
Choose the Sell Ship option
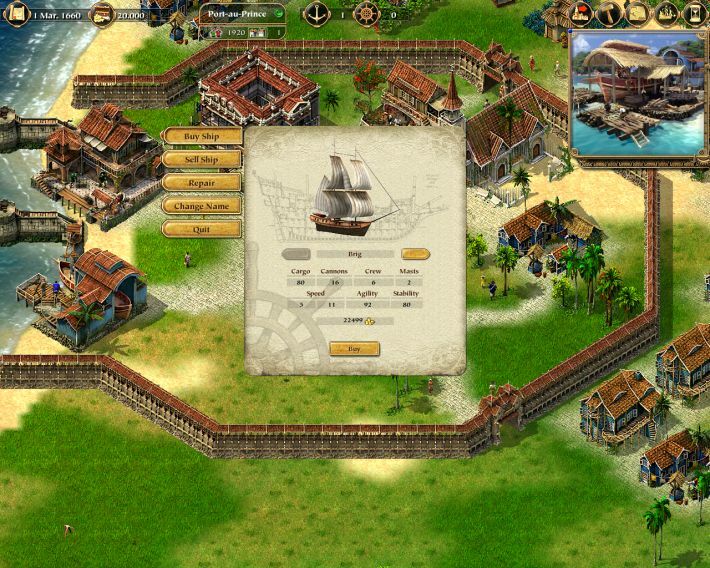pyautogui.click(x=201, y=159)
